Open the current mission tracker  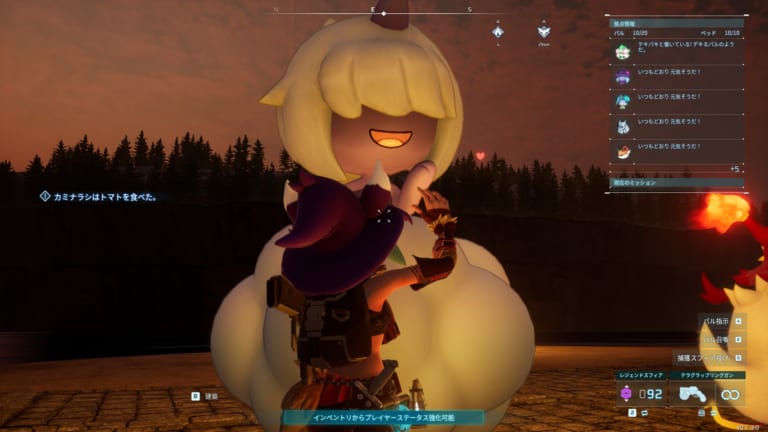click(676, 183)
